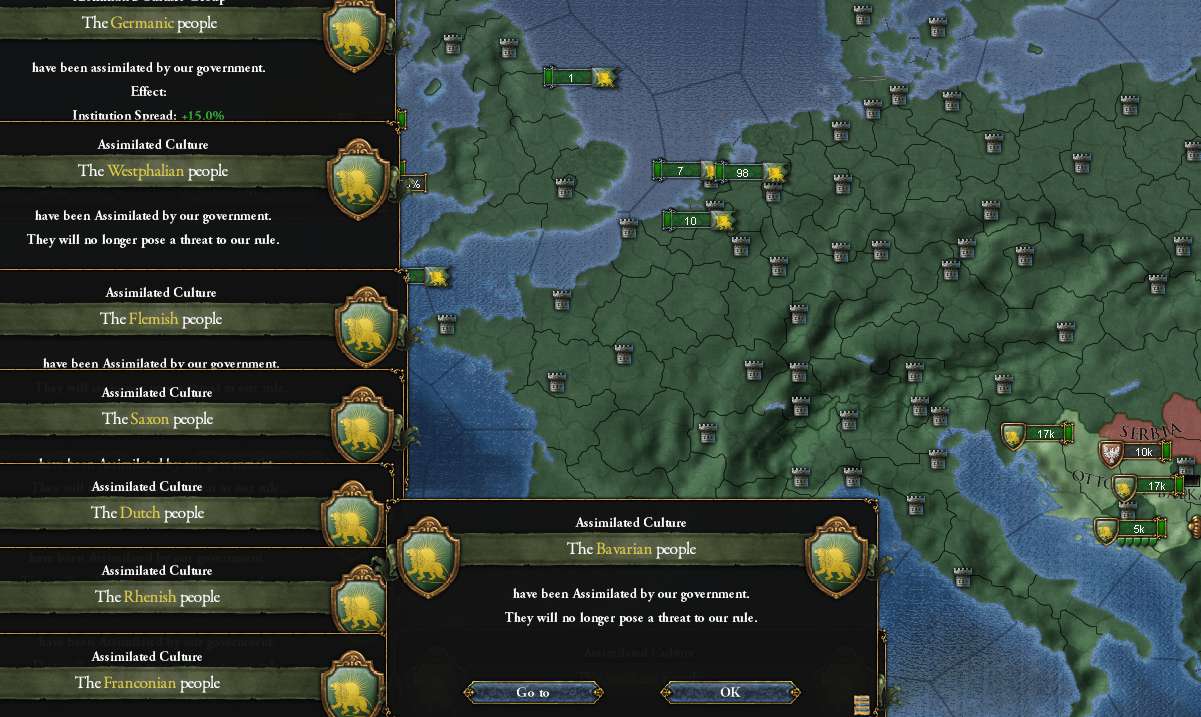Focus the Germanic people popup
The height and width of the screenshot is (717, 1201).
point(149,23)
